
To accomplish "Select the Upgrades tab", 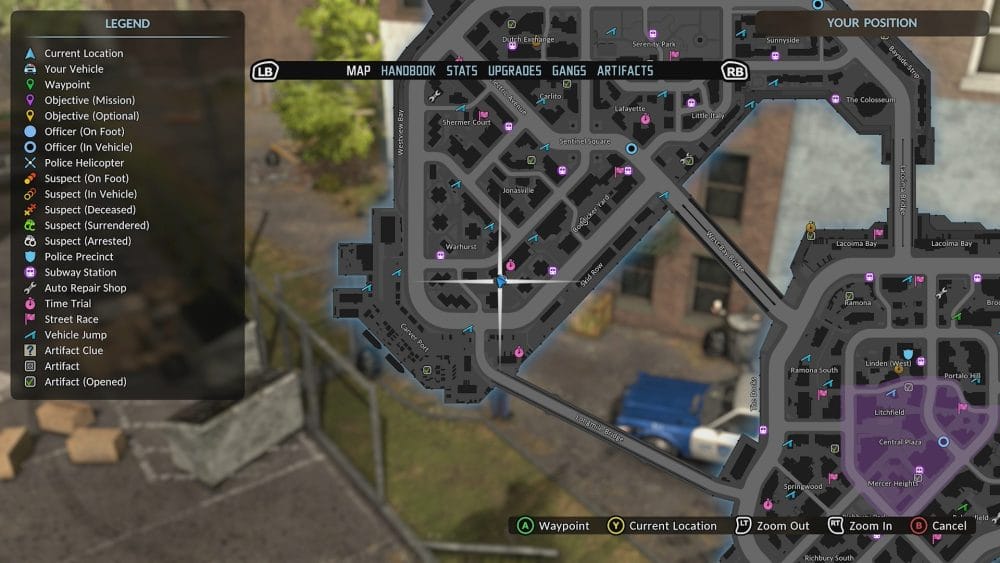I will point(515,71).
